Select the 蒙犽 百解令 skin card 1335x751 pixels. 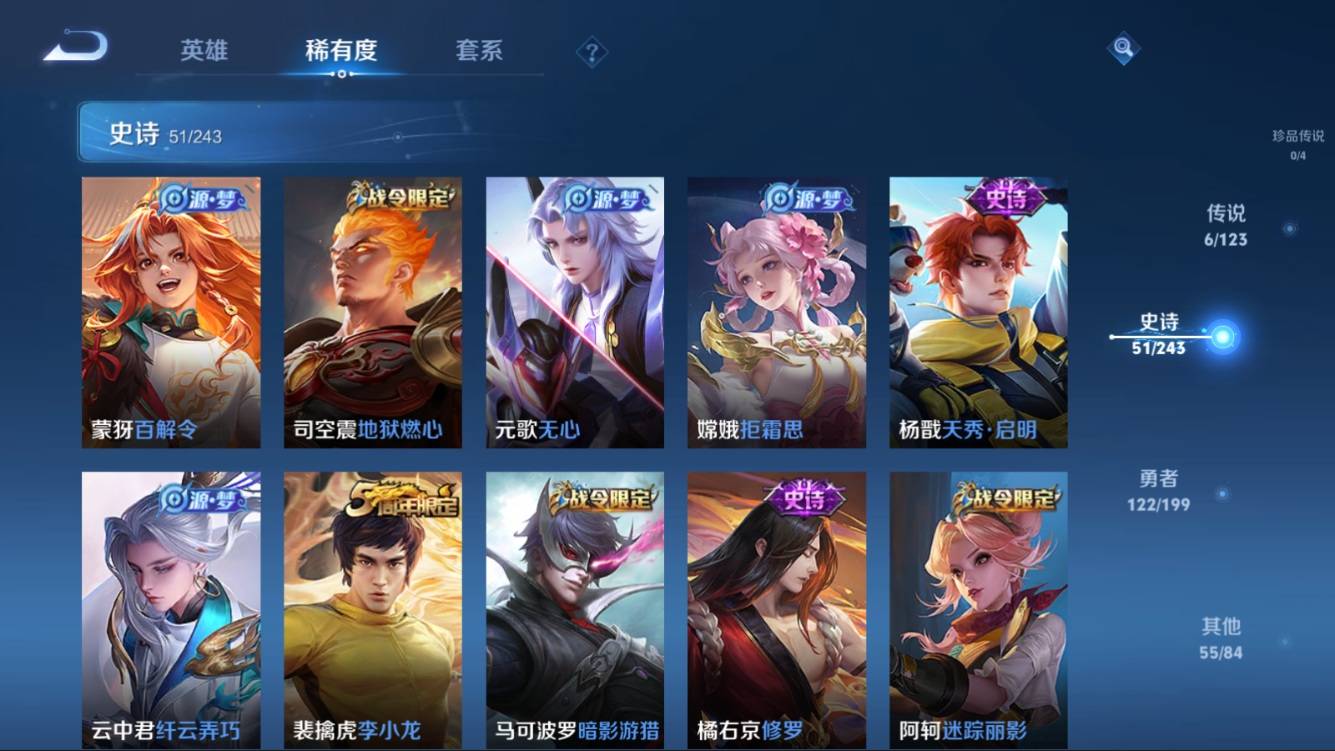click(x=171, y=312)
